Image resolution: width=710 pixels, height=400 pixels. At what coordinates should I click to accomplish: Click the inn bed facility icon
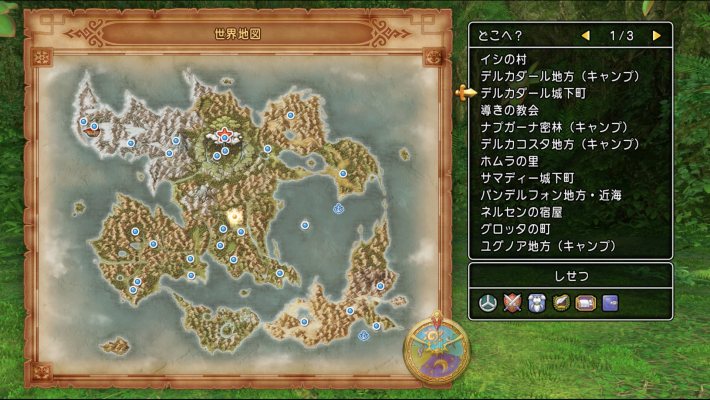click(586, 302)
